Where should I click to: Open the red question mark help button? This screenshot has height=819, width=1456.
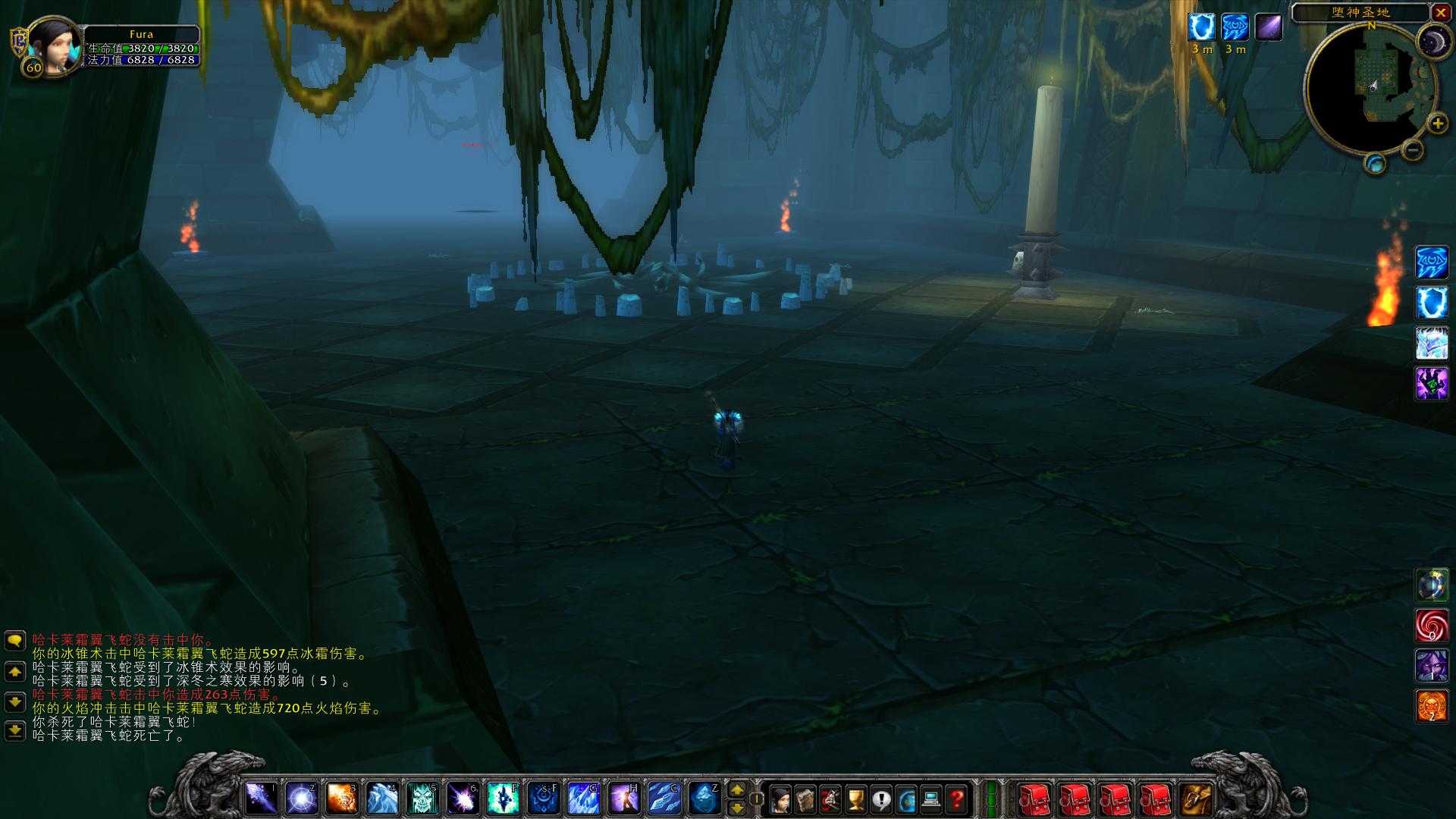pyautogui.click(x=957, y=799)
